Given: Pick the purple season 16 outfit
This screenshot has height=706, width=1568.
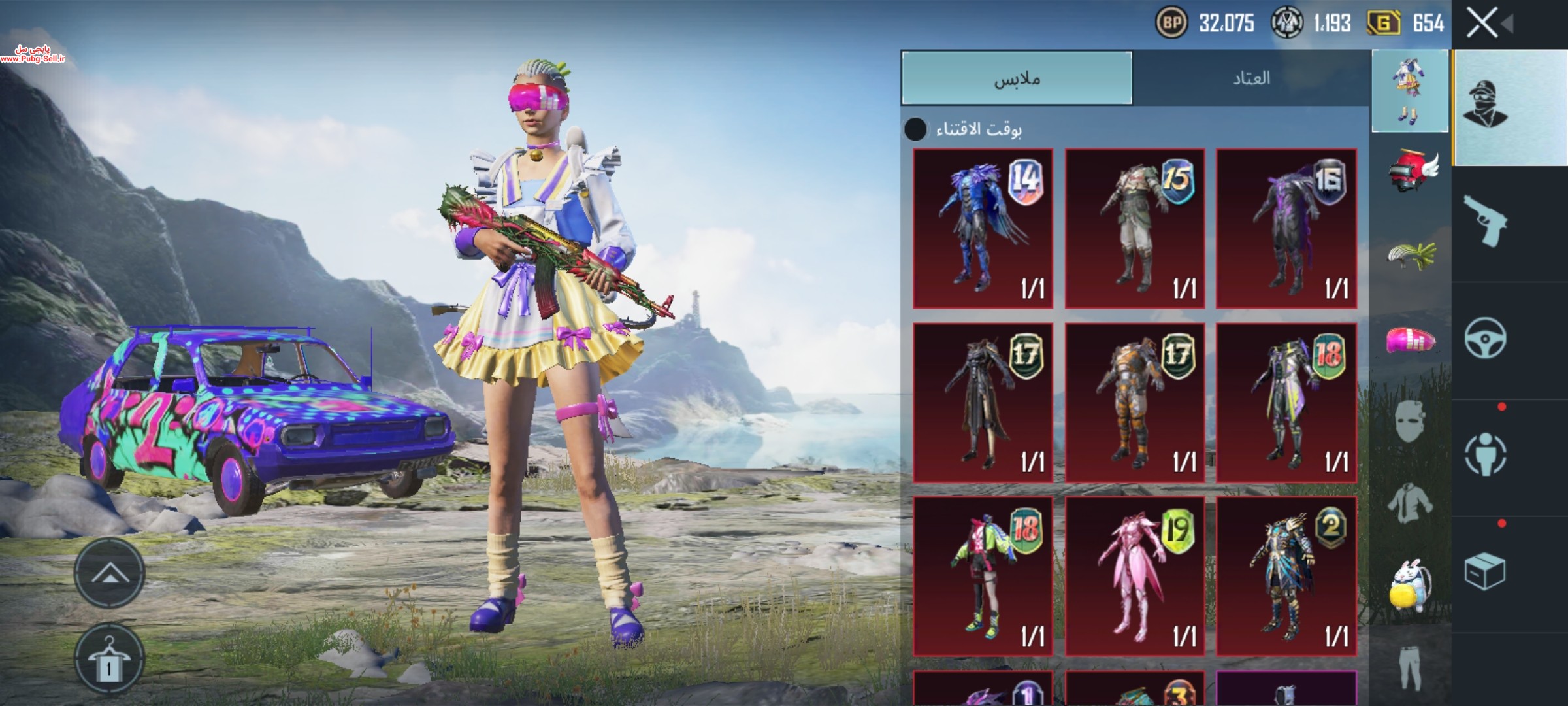Looking at the screenshot, I should (x=1286, y=228).
